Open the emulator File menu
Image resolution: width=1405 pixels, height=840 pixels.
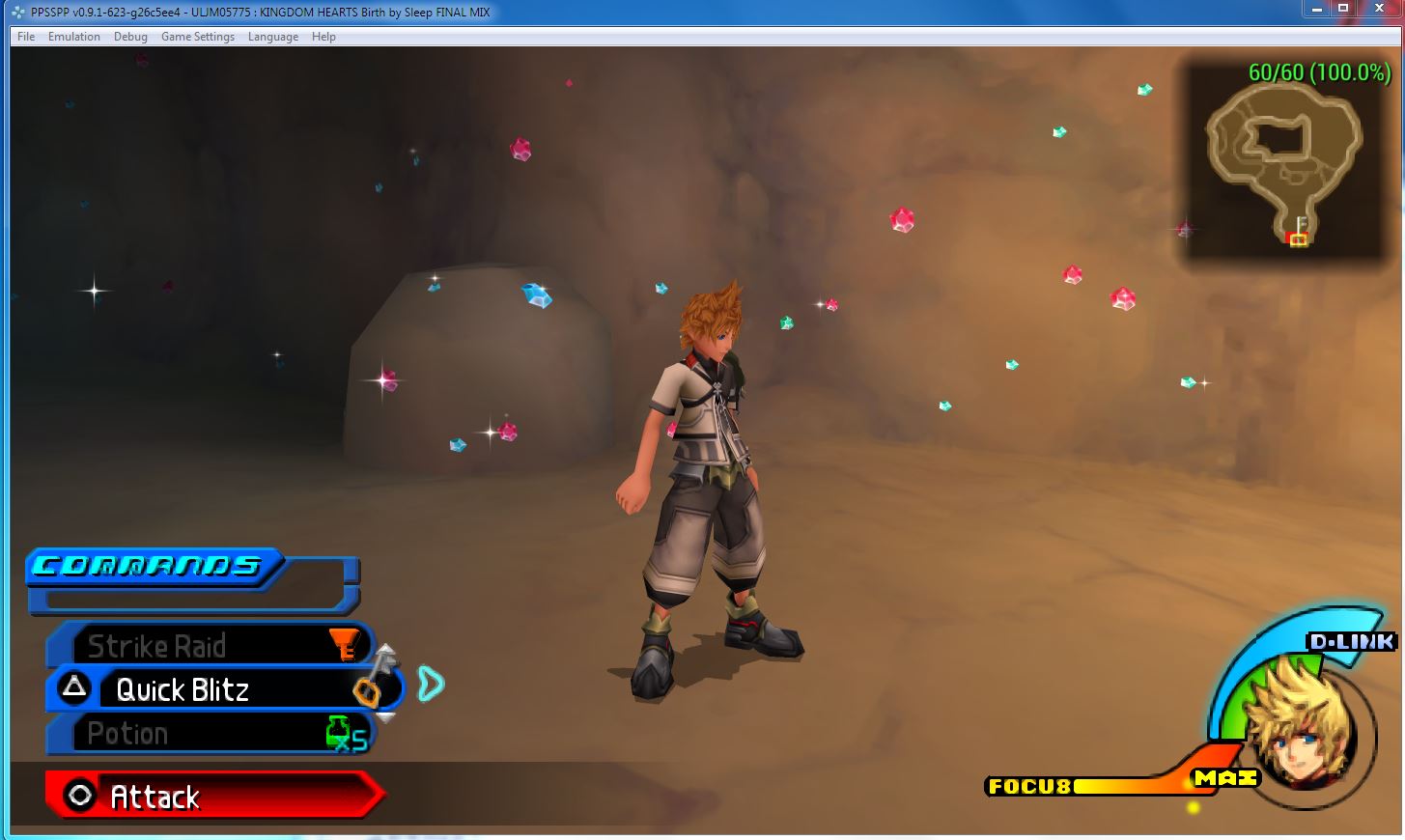click(26, 37)
